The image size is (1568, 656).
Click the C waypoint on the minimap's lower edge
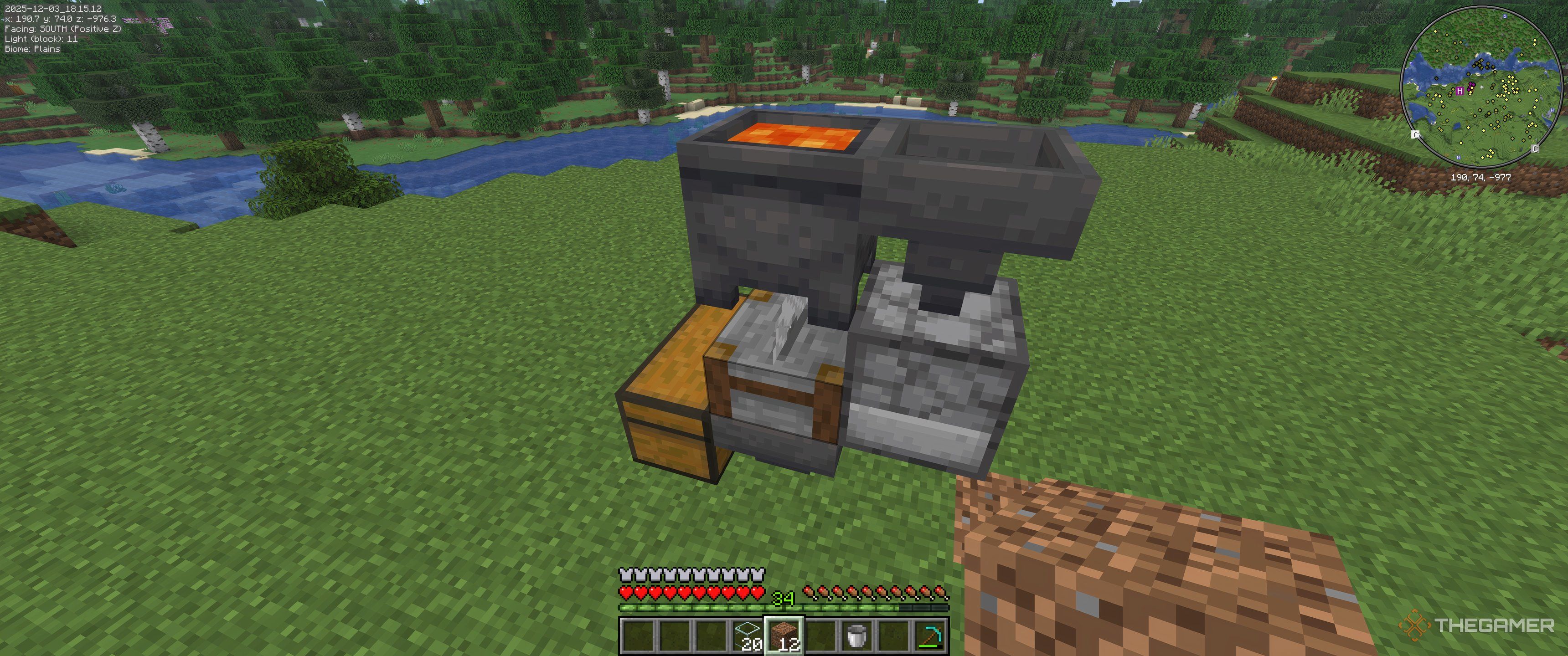click(x=1535, y=149)
